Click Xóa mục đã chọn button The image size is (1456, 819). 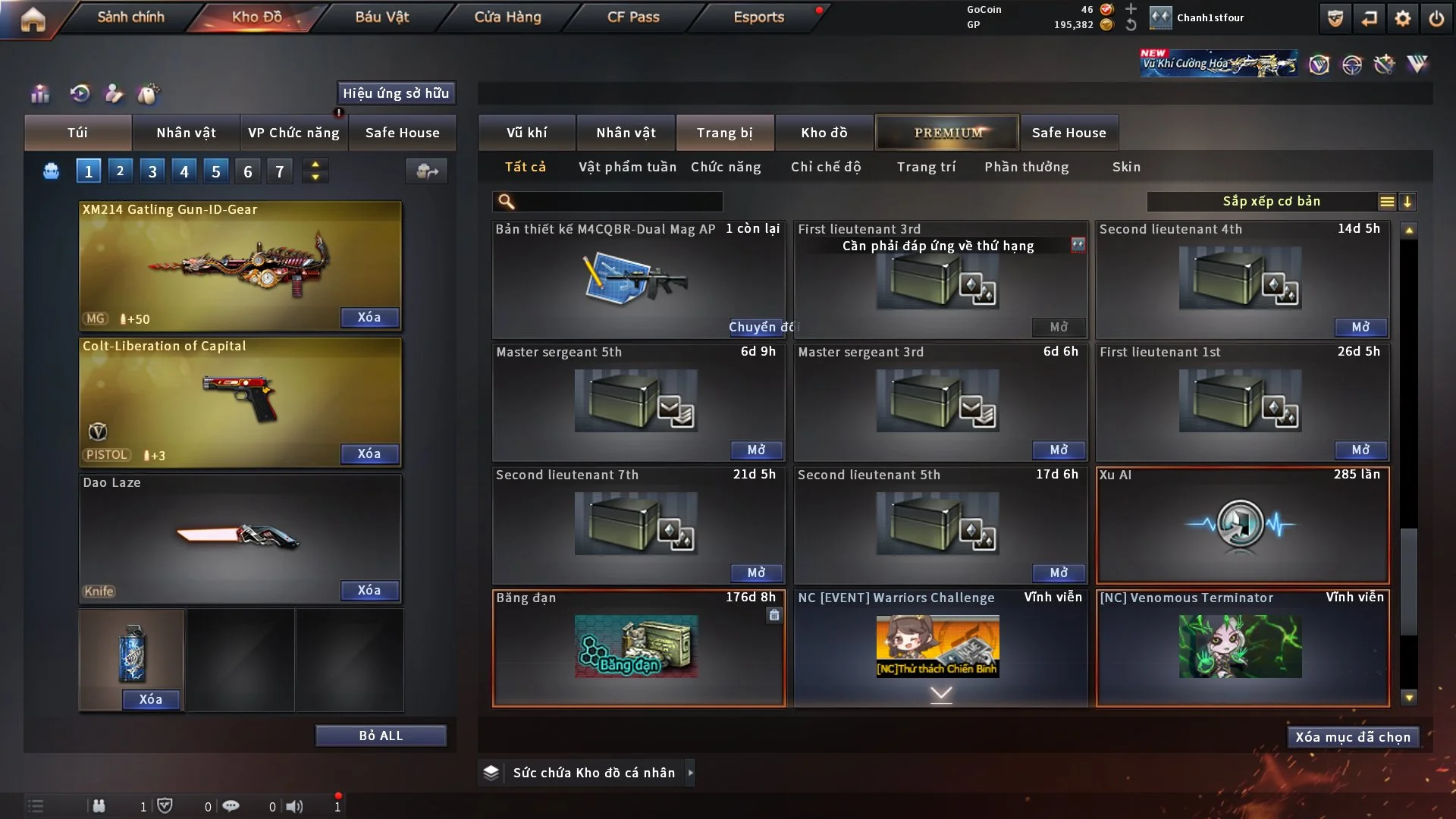click(1353, 737)
